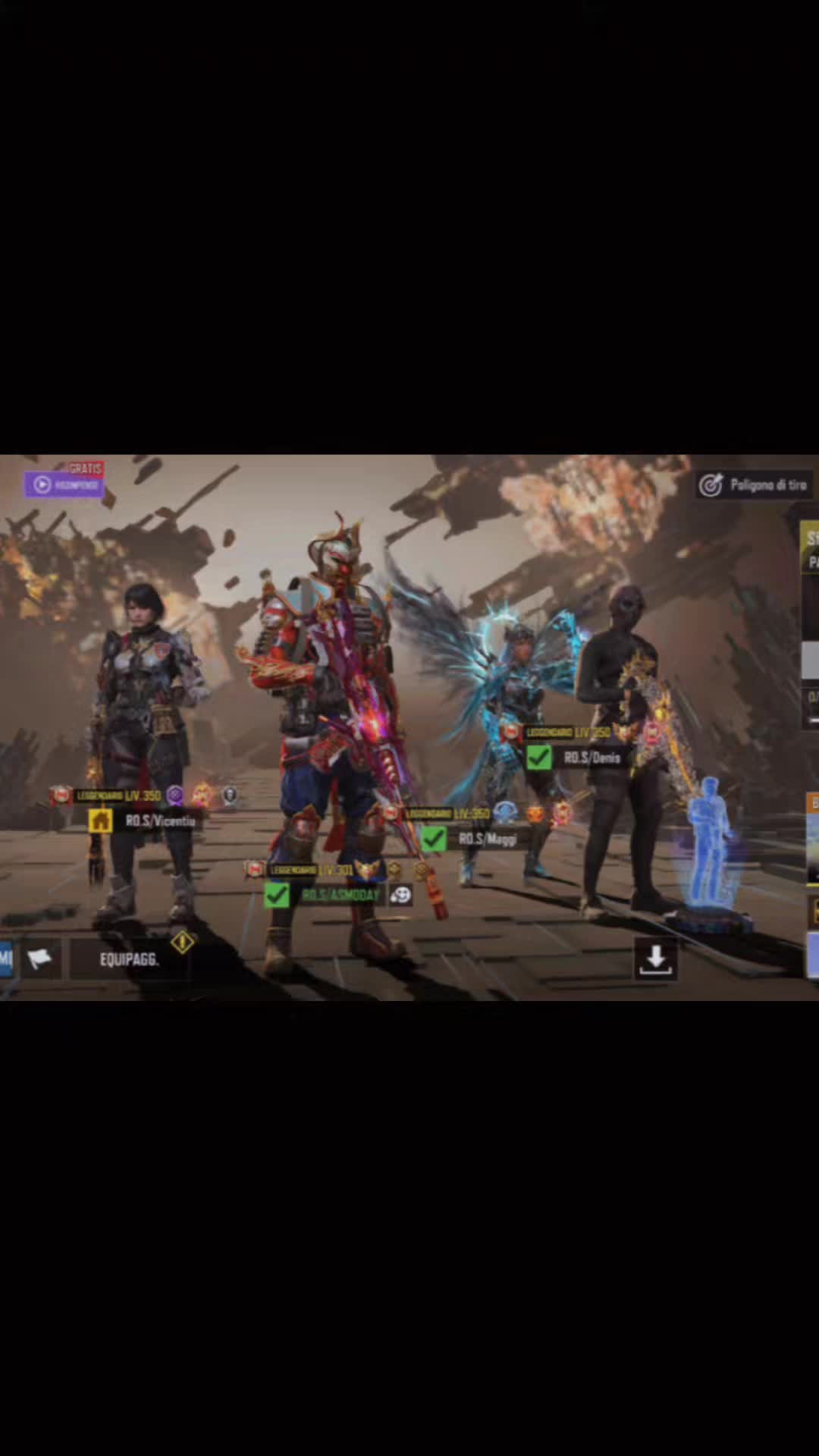The width and height of the screenshot is (819, 1456).
Task: Select teammate RO.S/Denis name tag
Action: pos(592,758)
